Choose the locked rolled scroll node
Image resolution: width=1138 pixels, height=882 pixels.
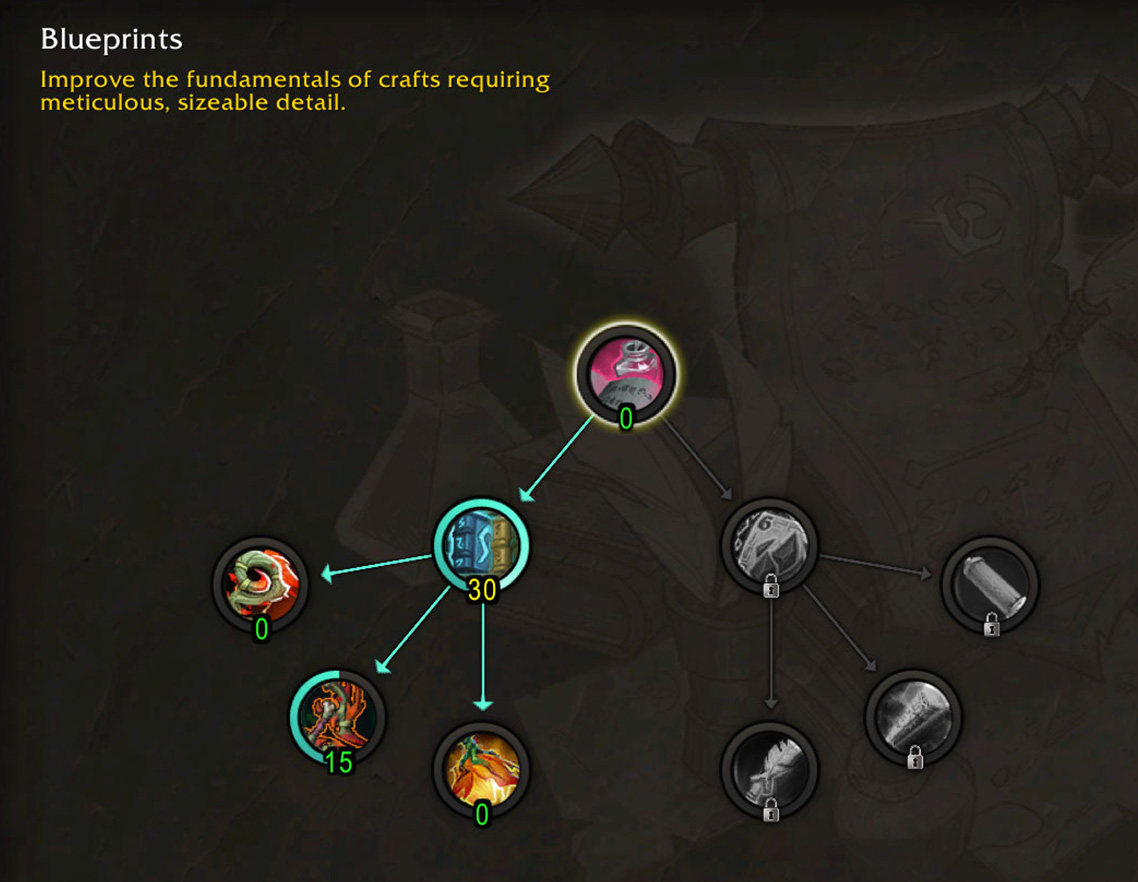pos(913,717)
